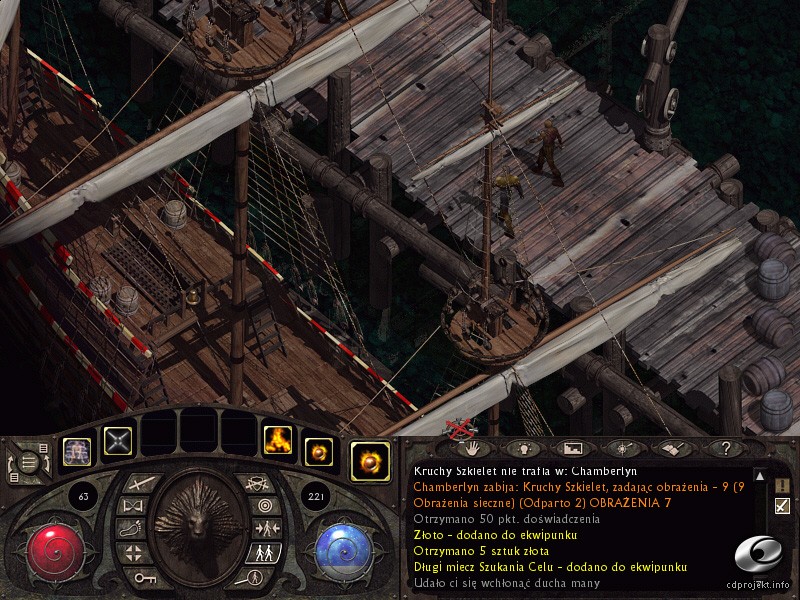The image size is (800, 600).
Task: Activate the large fire orb active spell
Action: point(370,461)
